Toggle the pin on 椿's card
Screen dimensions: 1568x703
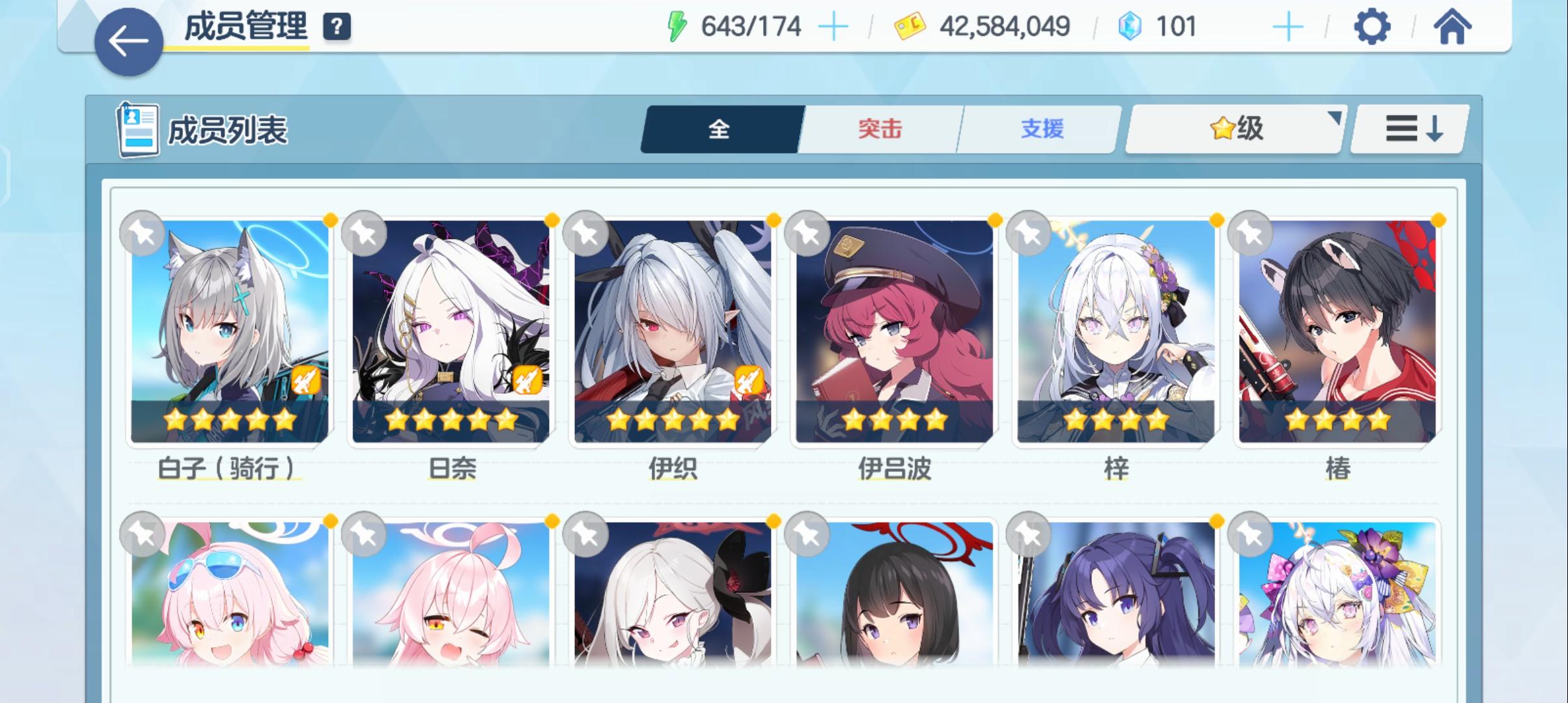tap(1248, 233)
